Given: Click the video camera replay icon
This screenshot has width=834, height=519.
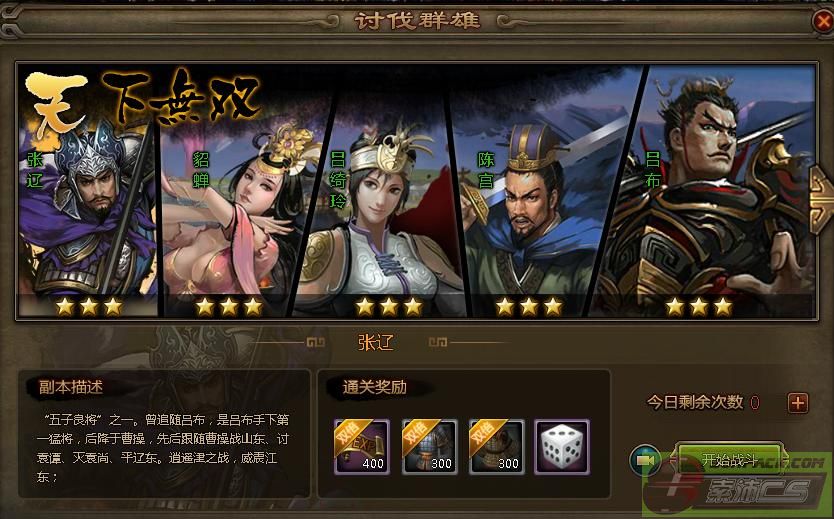Looking at the screenshot, I should (643, 459).
